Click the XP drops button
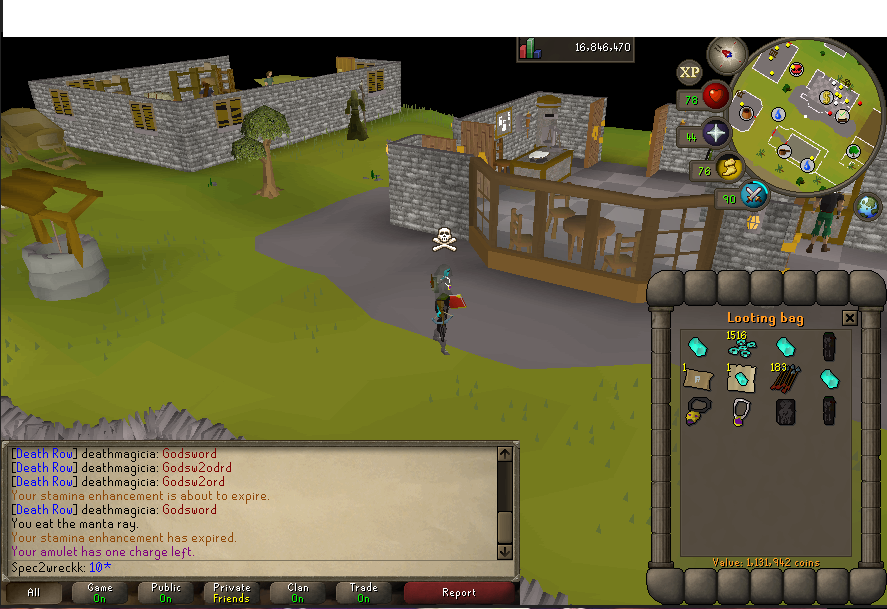887x609 pixels. coord(689,71)
